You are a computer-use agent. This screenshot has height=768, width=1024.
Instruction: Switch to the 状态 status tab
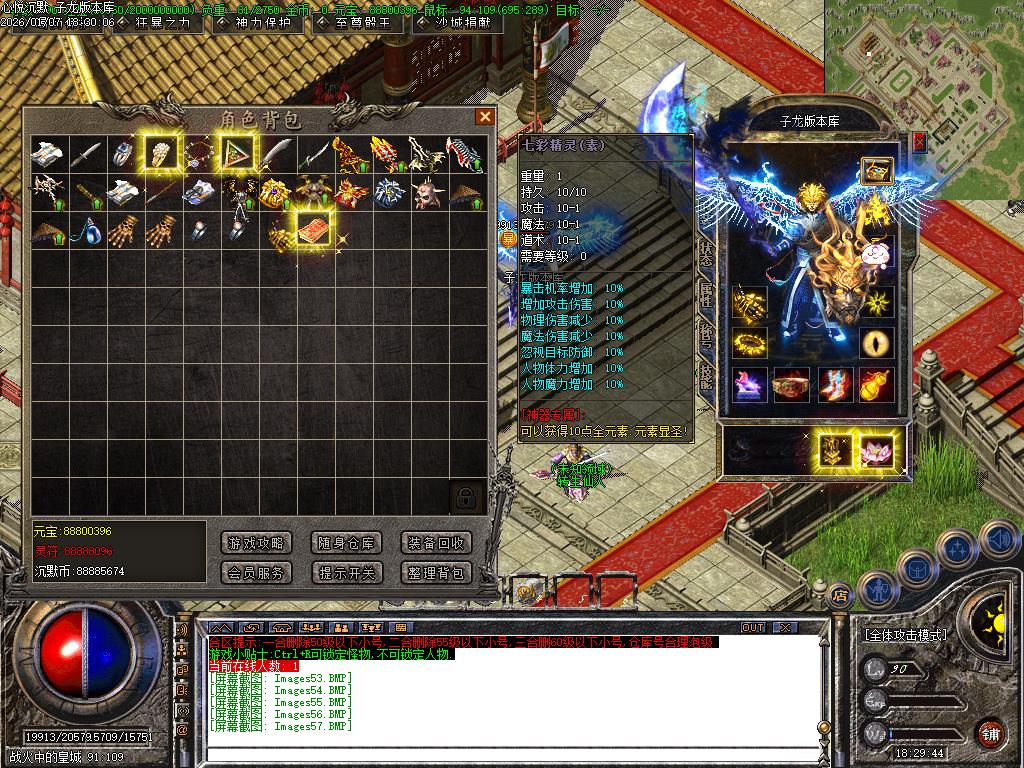[x=706, y=253]
